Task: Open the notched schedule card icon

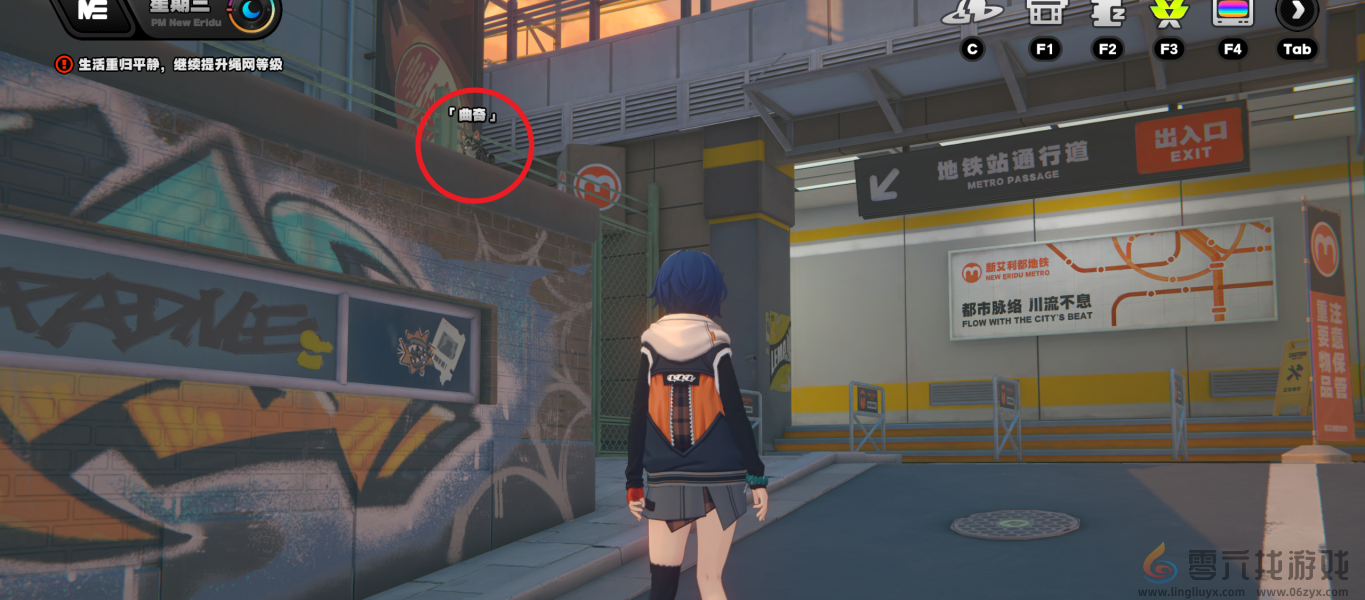Action: (1107, 11)
